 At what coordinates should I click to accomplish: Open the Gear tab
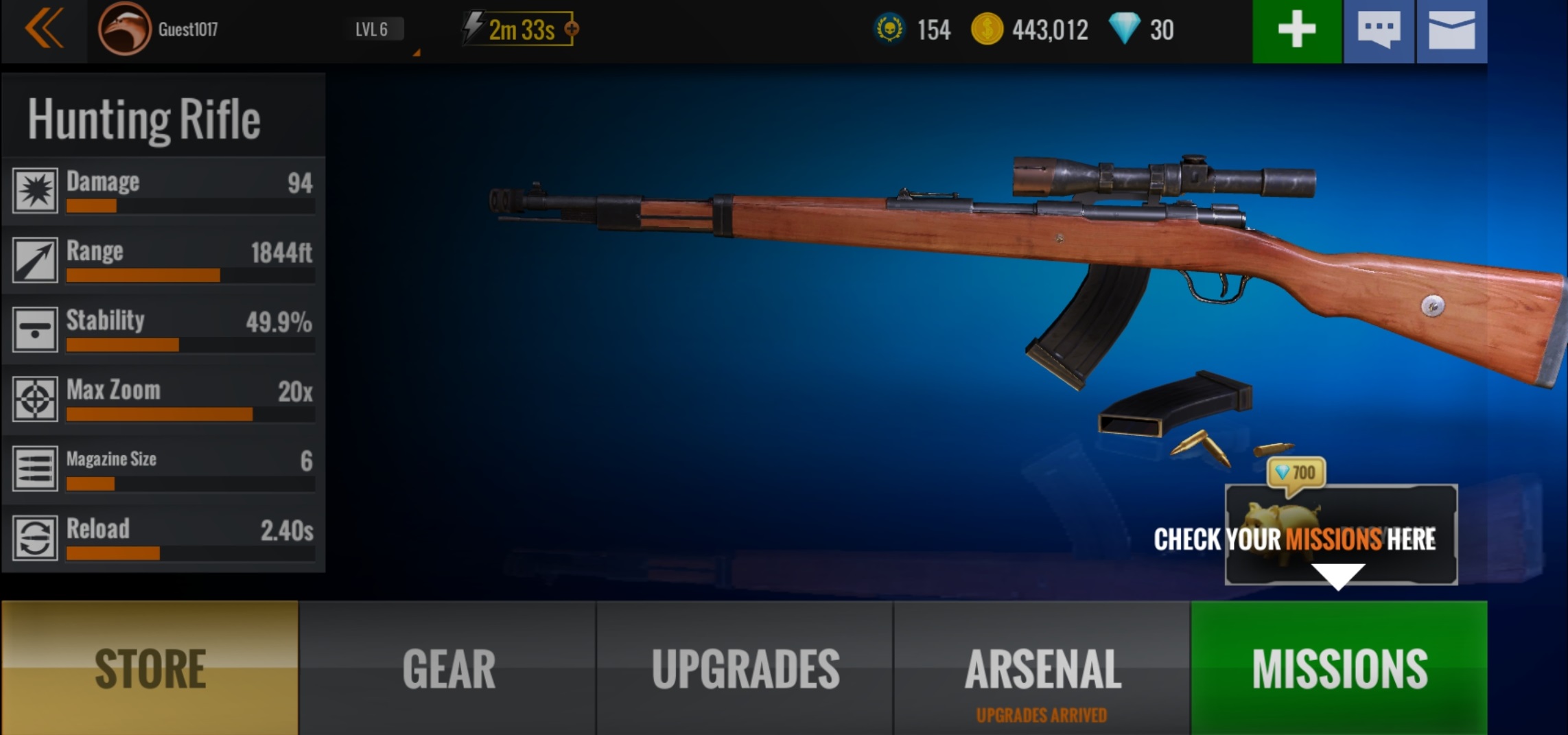tap(448, 668)
